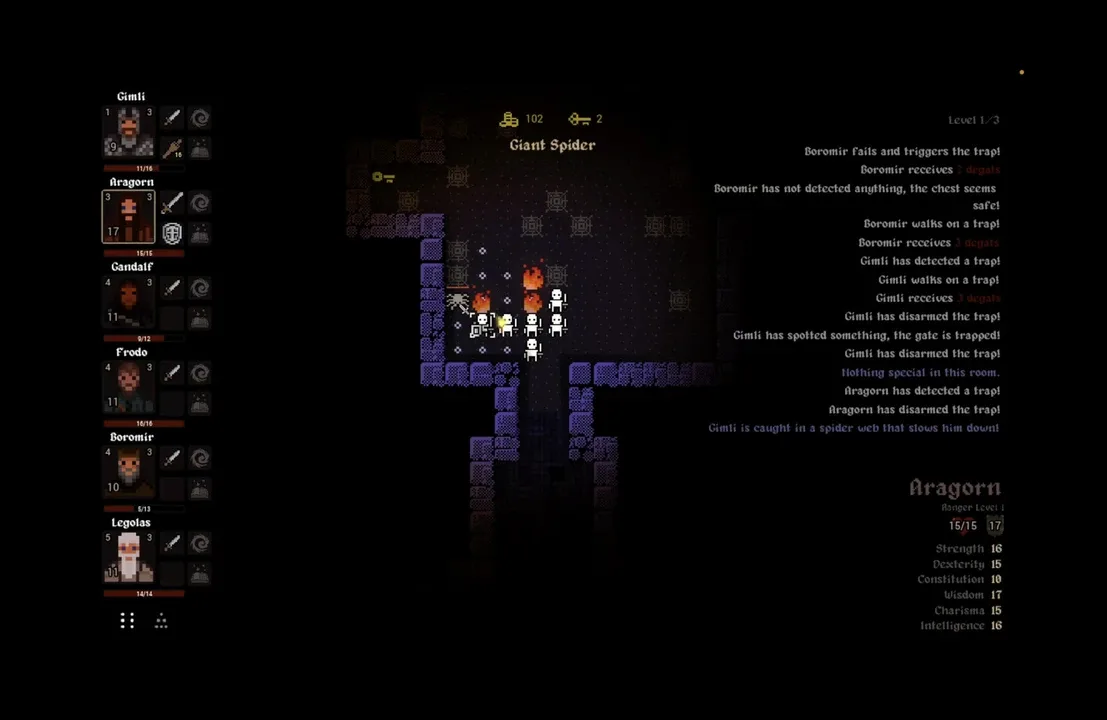Screen dimensions: 1107x720
Task: Click Aragorn's sword weapon slot
Action: [x=172, y=204]
